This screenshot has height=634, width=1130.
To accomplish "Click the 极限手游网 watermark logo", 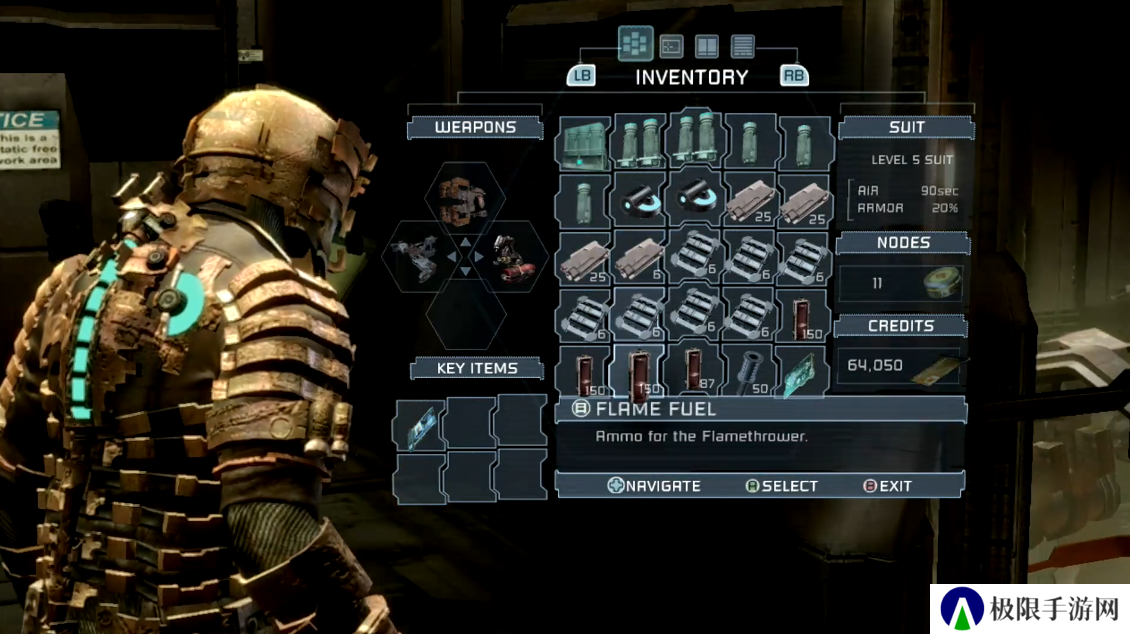I will 1030,608.
